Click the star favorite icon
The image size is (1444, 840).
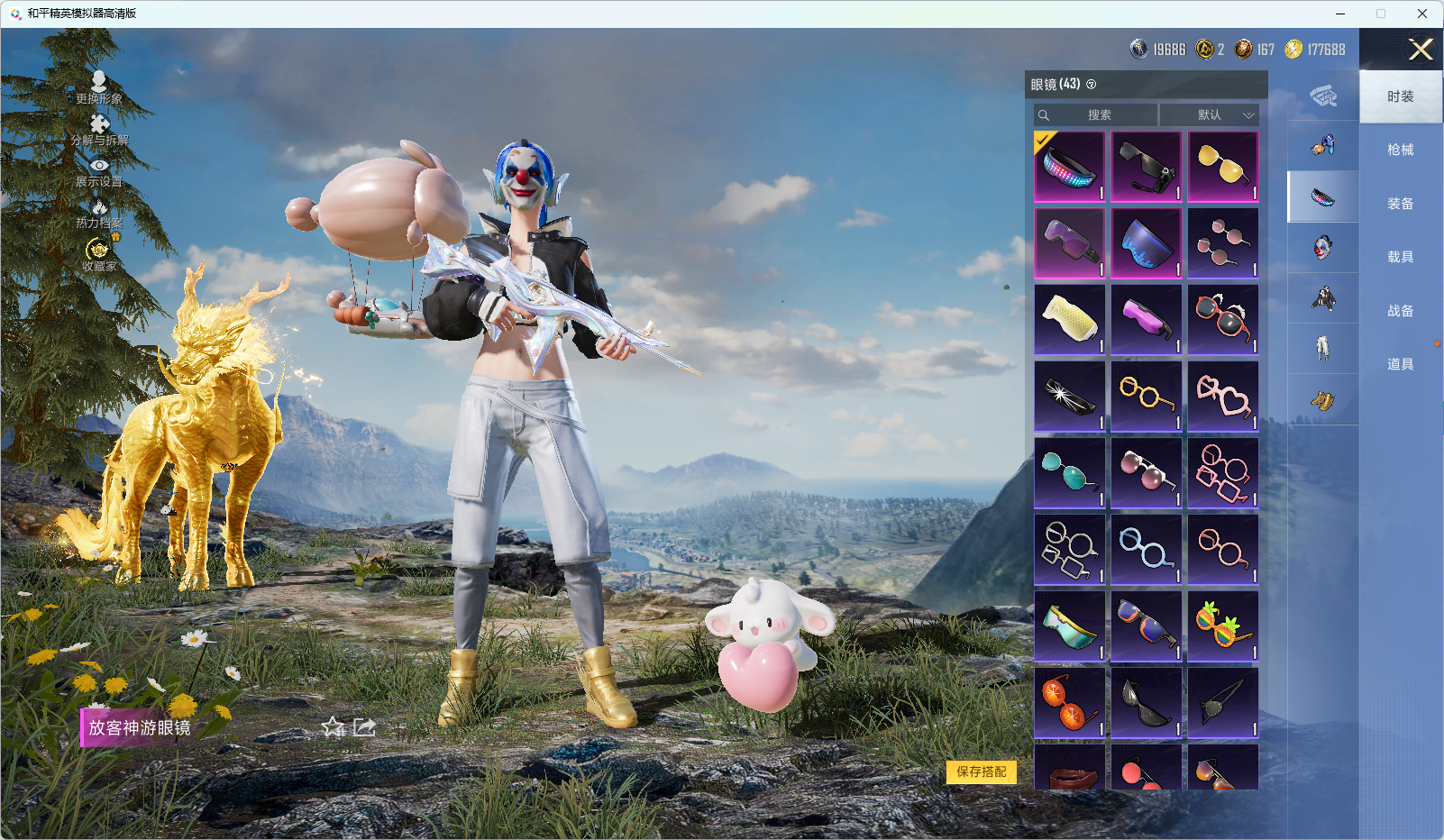334,726
